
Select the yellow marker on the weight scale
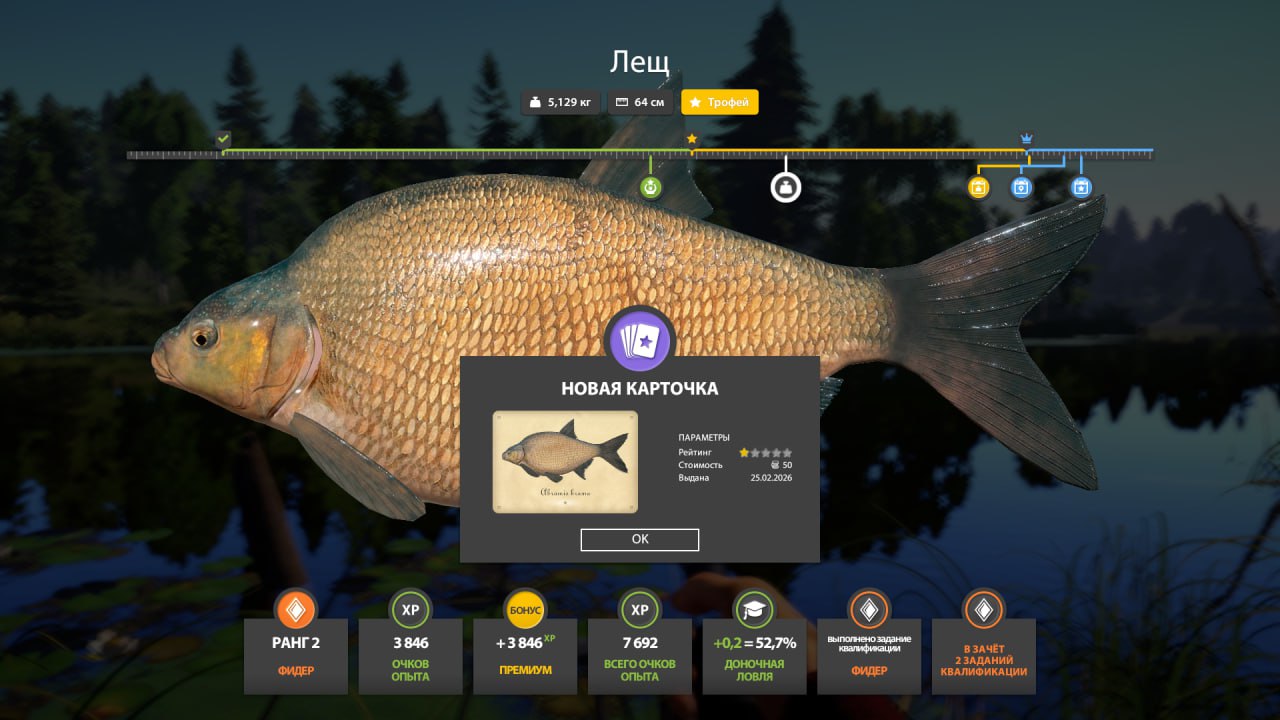979,187
